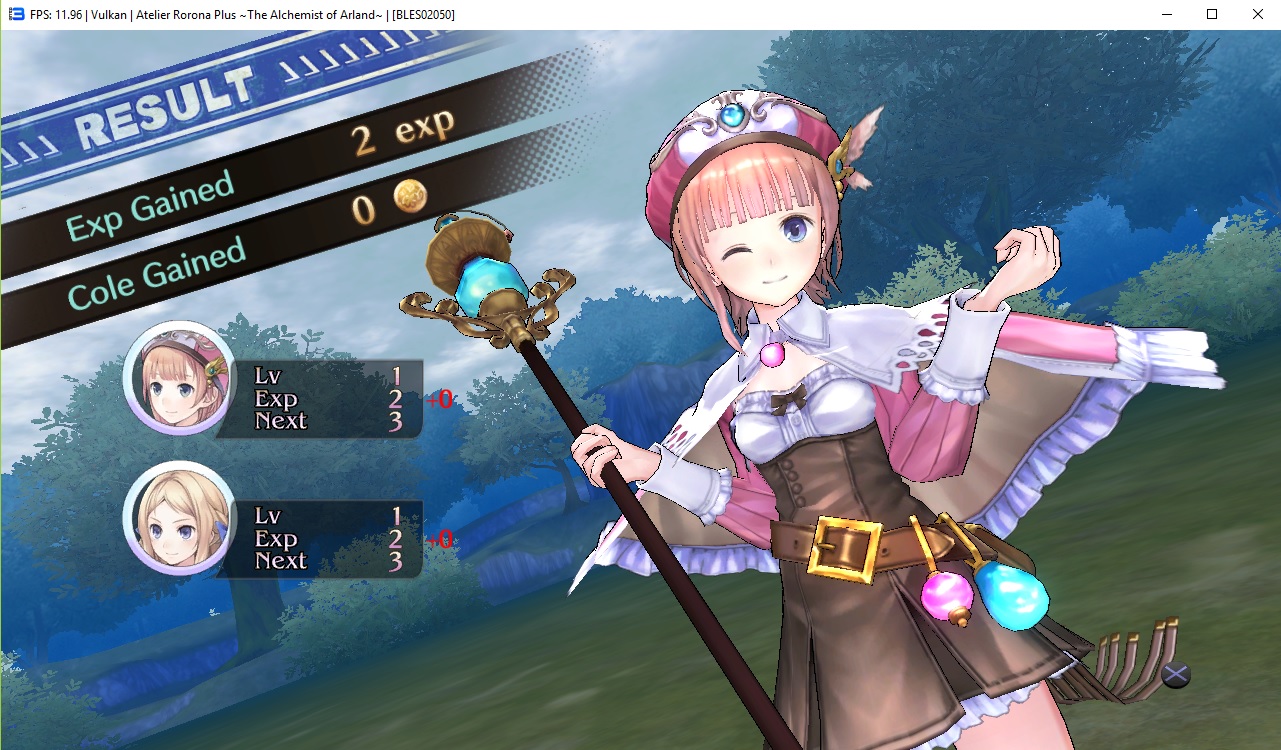This screenshot has width=1281, height=750.
Task: Select Rorona's pink-hat character portrait
Action: (x=178, y=378)
